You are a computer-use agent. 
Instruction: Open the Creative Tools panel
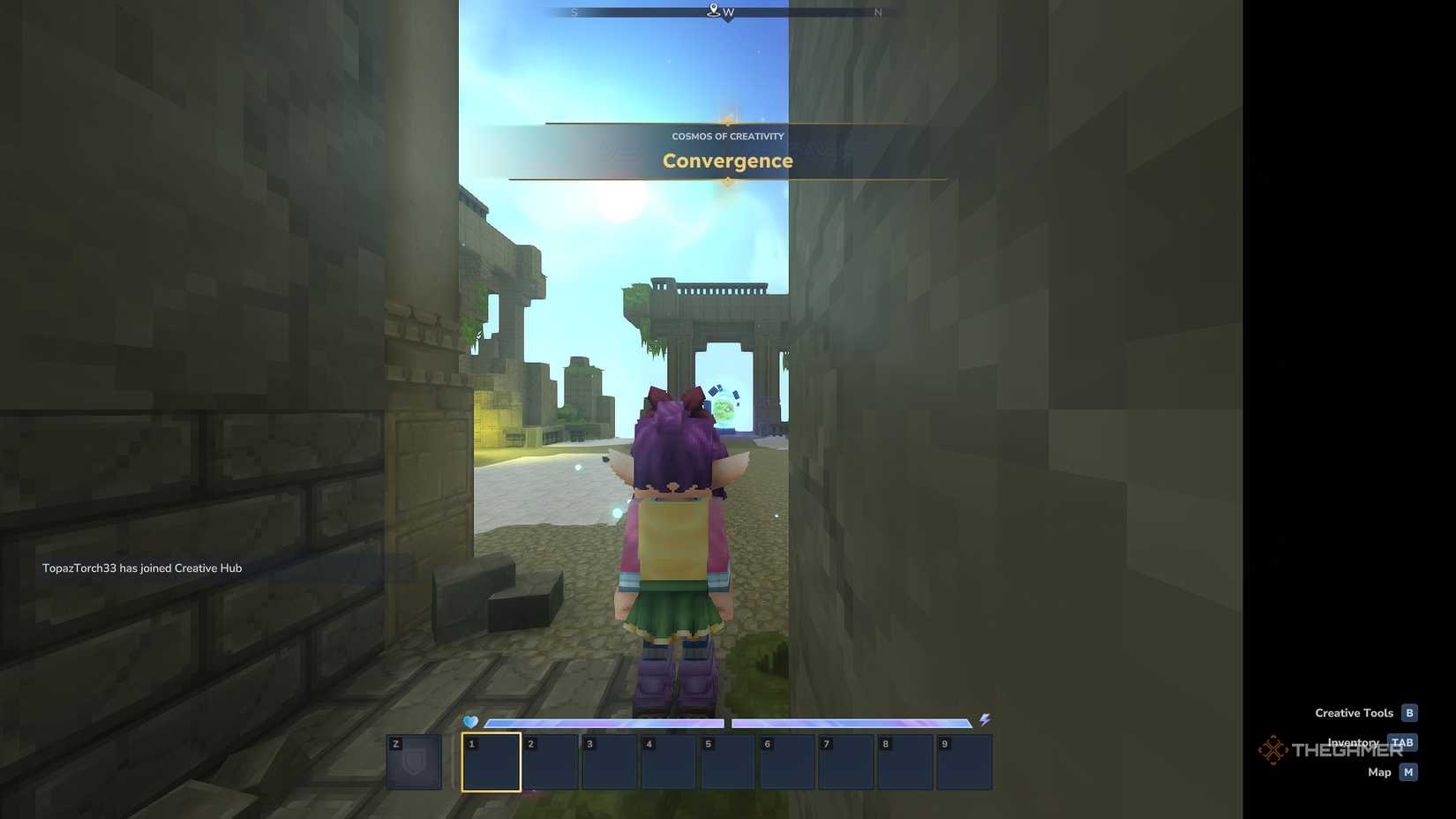(1353, 712)
